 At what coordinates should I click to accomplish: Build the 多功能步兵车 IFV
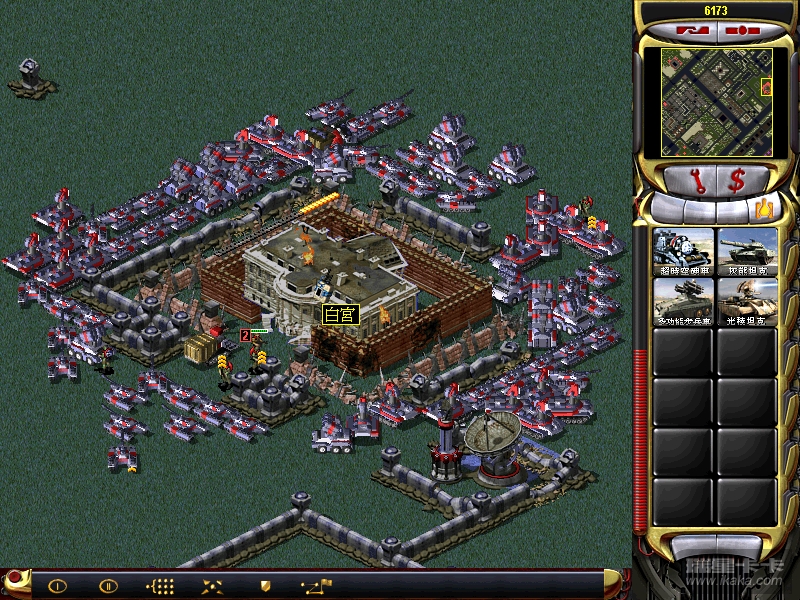click(683, 301)
